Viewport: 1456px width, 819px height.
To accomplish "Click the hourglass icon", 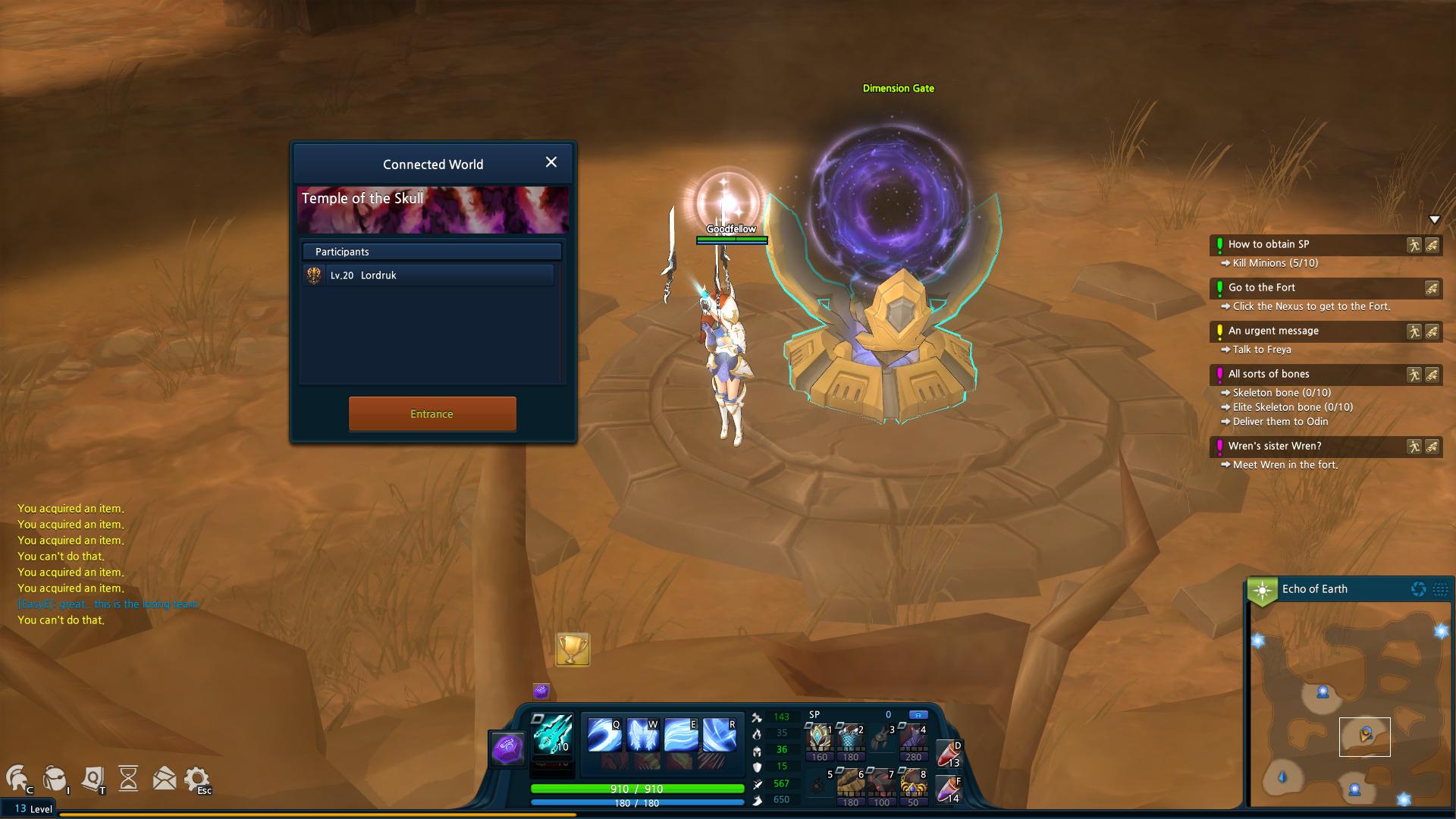I will [x=128, y=779].
